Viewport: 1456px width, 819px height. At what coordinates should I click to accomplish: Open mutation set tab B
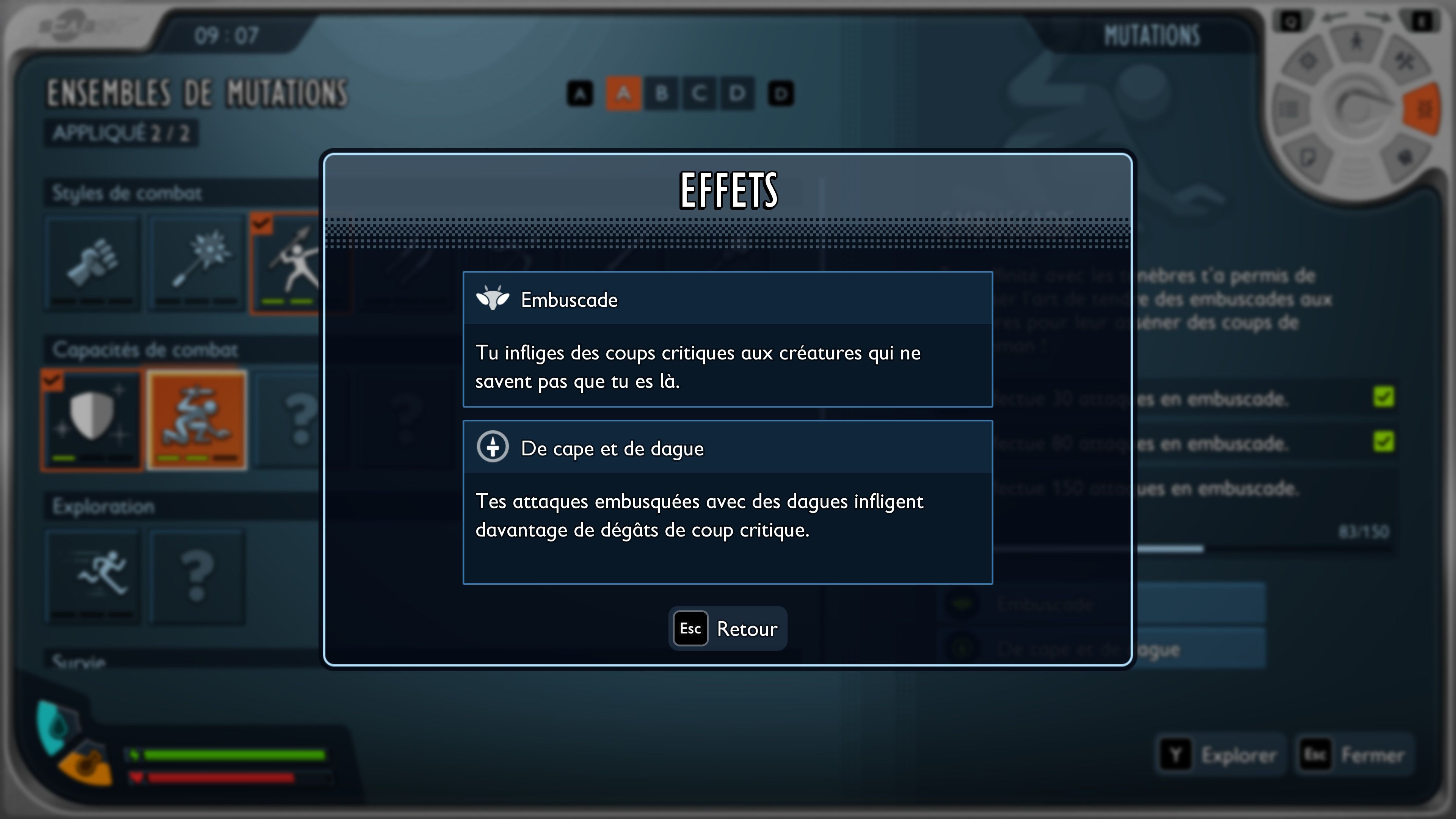[x=661, y=93]
